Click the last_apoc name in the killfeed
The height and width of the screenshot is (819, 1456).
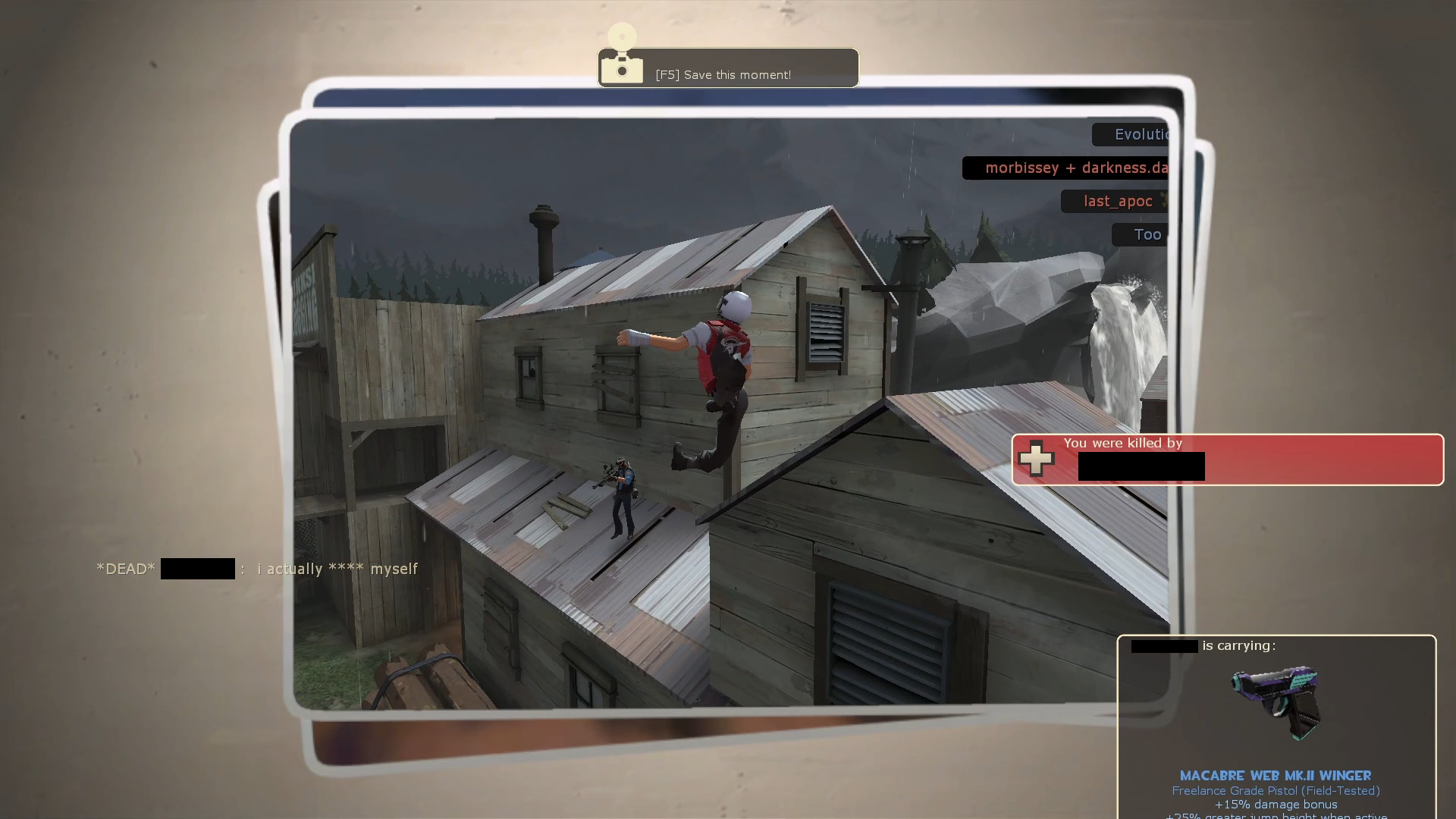click(x=1116, y=200)
